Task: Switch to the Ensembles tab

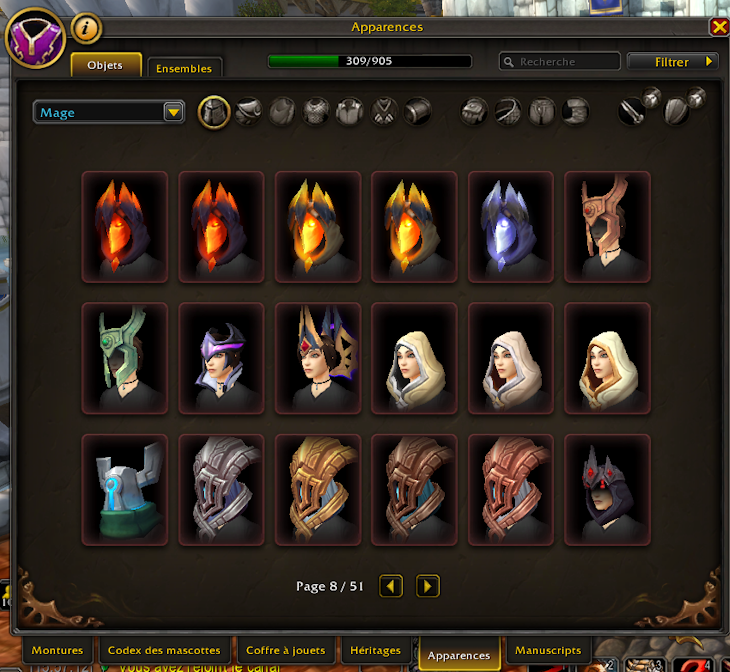Action: click(184, 68)
